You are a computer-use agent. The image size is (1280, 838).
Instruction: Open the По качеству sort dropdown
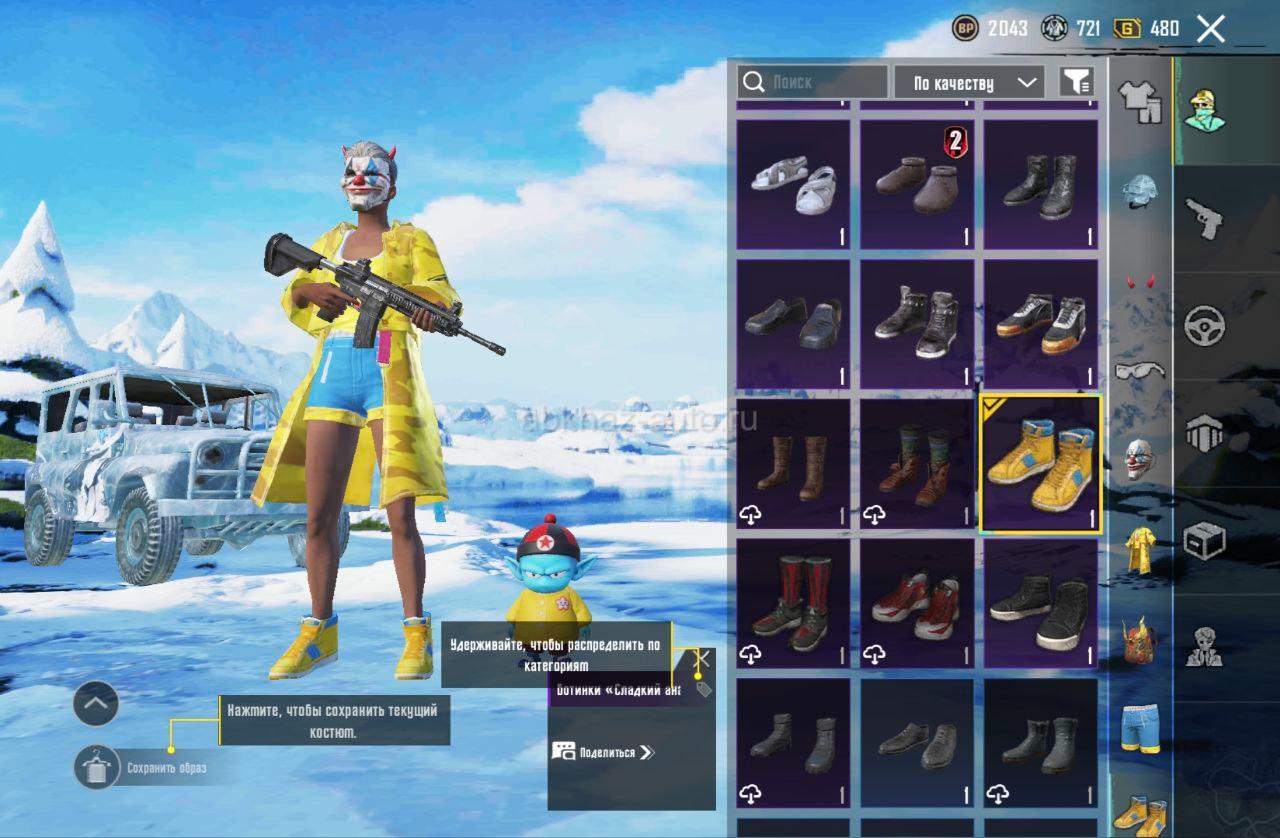968,83
